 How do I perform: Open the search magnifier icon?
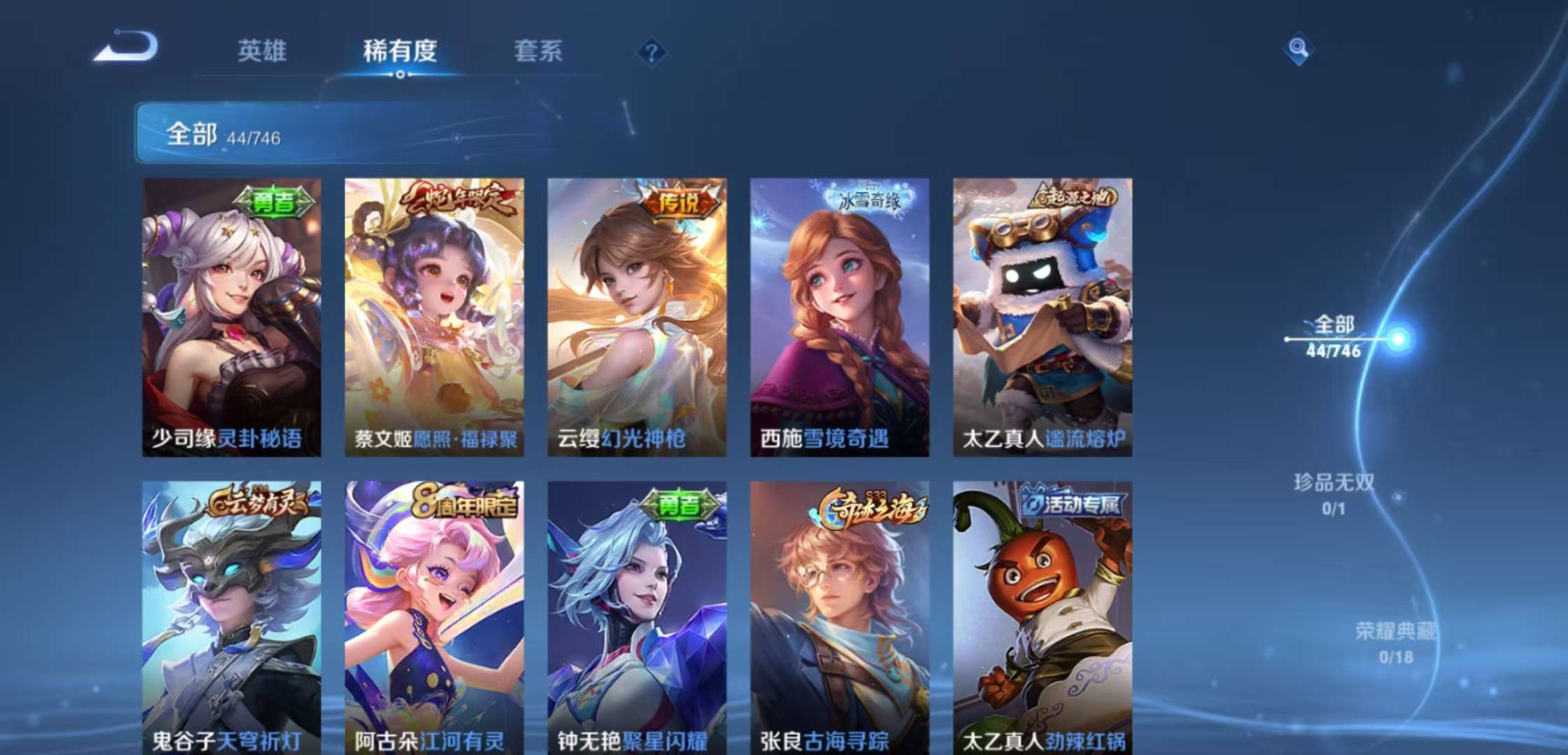[x=1298, y=49]
